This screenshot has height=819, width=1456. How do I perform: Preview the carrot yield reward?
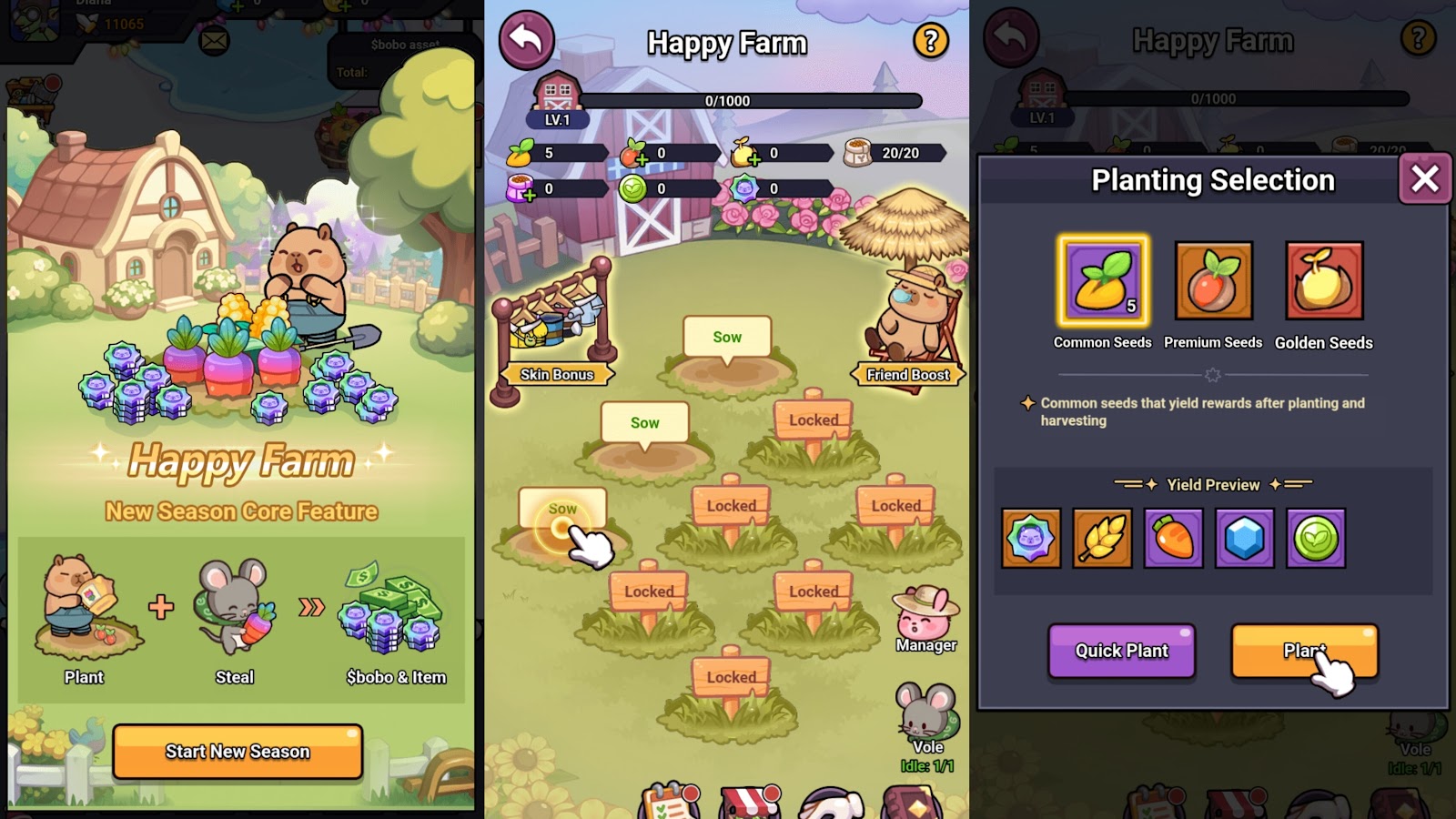(1173, 539)
